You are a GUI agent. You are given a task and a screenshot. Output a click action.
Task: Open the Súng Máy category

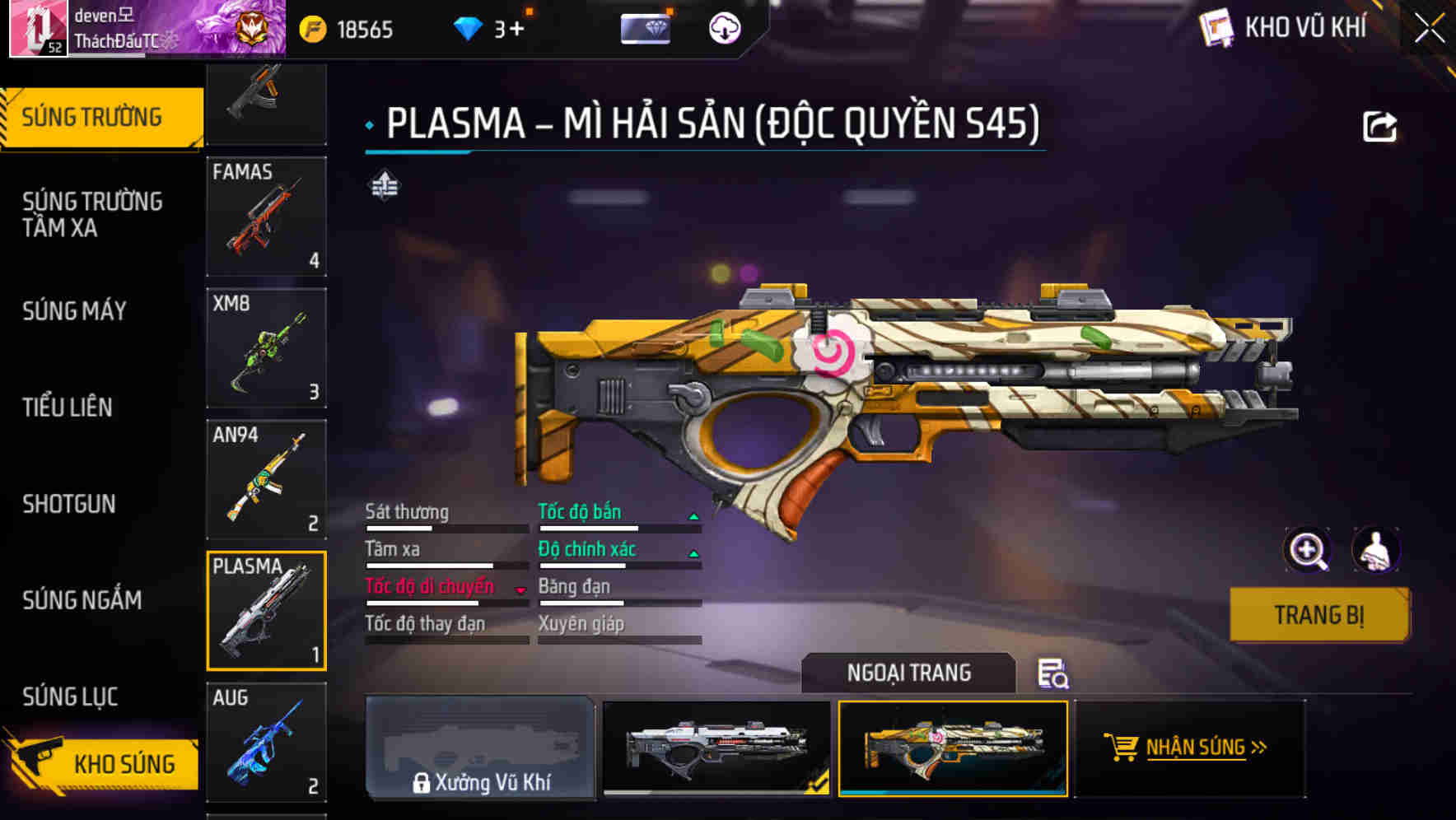pyautogui.click(x=75, y=311)
